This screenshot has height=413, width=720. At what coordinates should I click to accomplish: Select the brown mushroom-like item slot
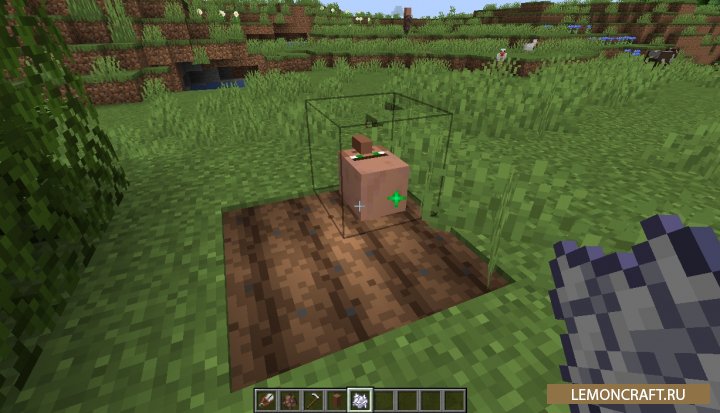click(x=338, y=400)
